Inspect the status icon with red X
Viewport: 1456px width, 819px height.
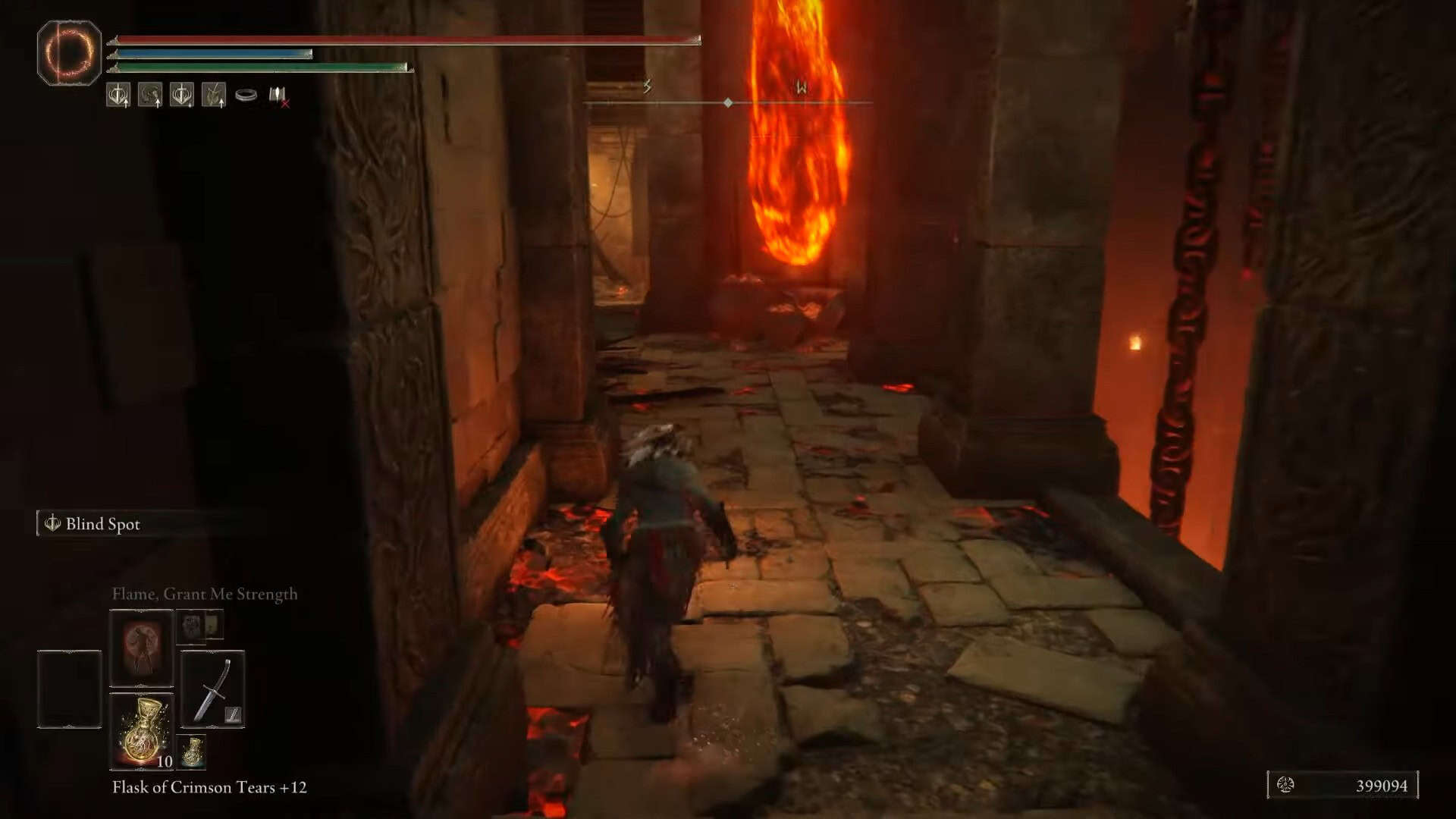pos(278,96)
